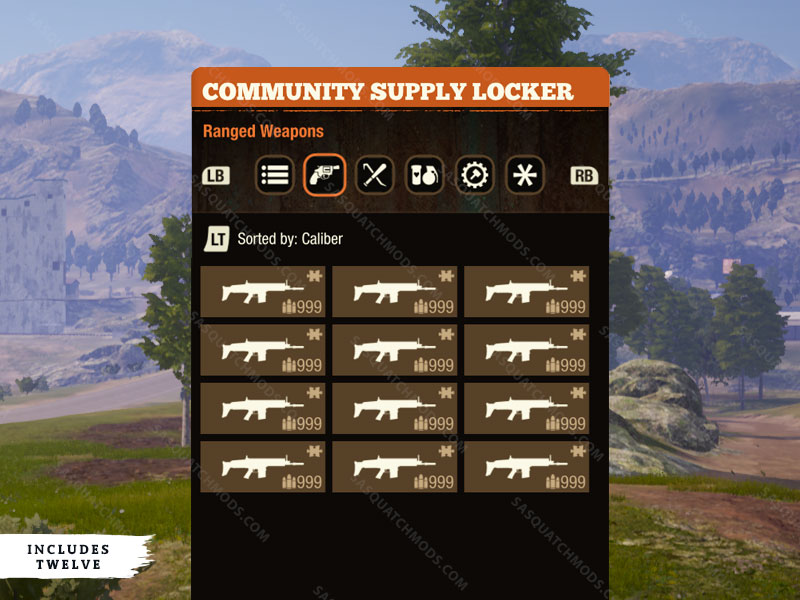Choose the asterisk miscellaneous items tab
This screenshot has width=800, height=600.
(x=524, y=175)
